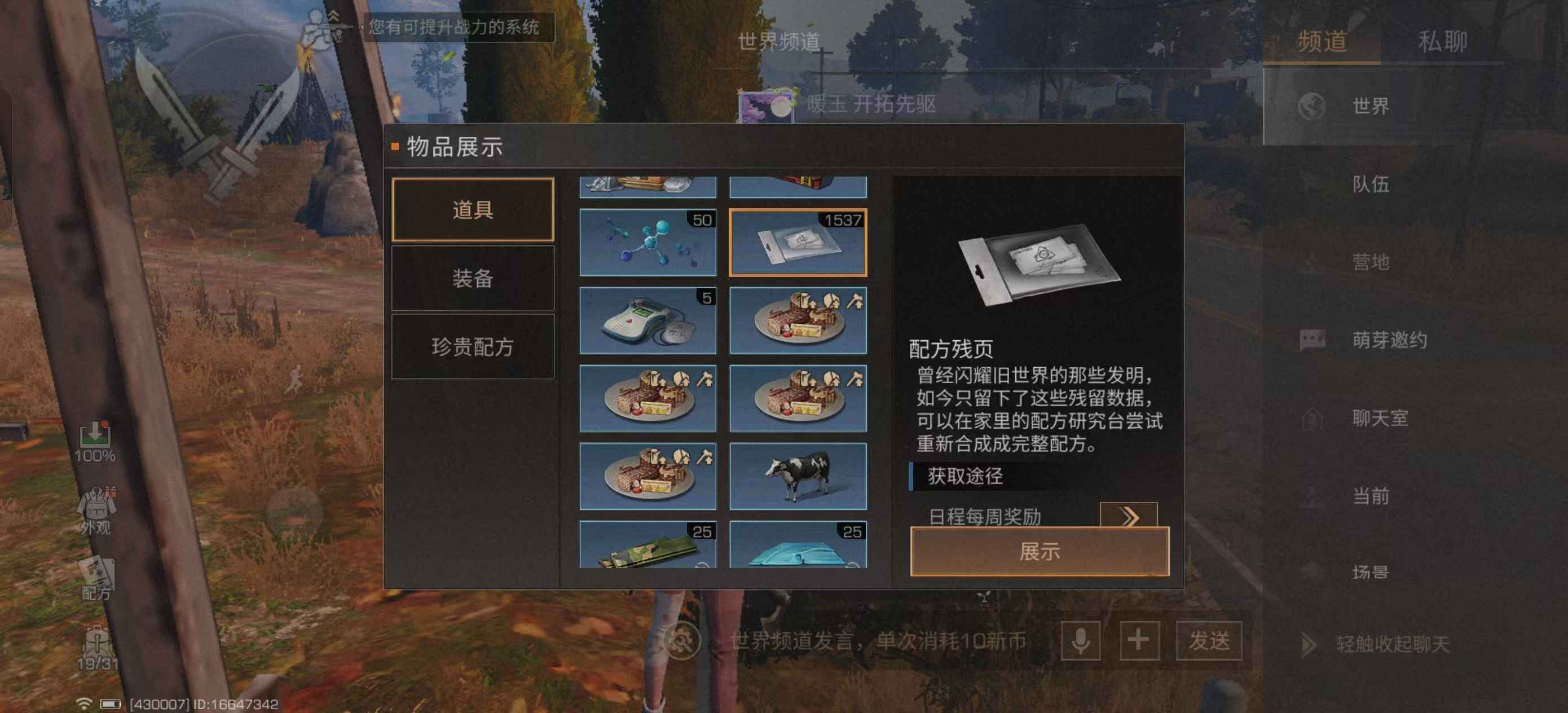Click the 世界 world channel globe icon
Image resolution: width=1568 pixels, height=713 pixels.
pos(1313,107)
